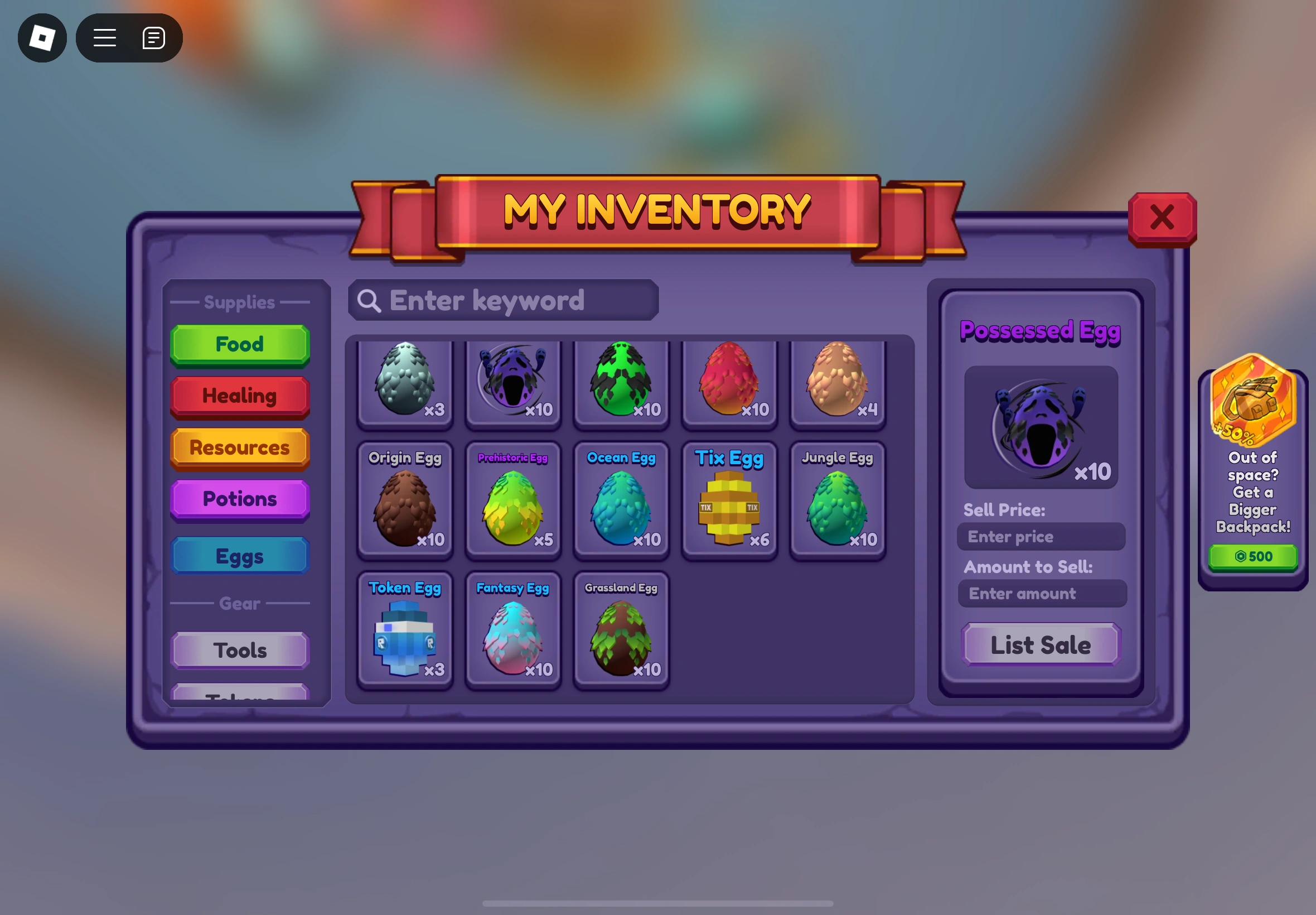Select the Origin Egg item
1316x915 pixels.
point(405,502)
